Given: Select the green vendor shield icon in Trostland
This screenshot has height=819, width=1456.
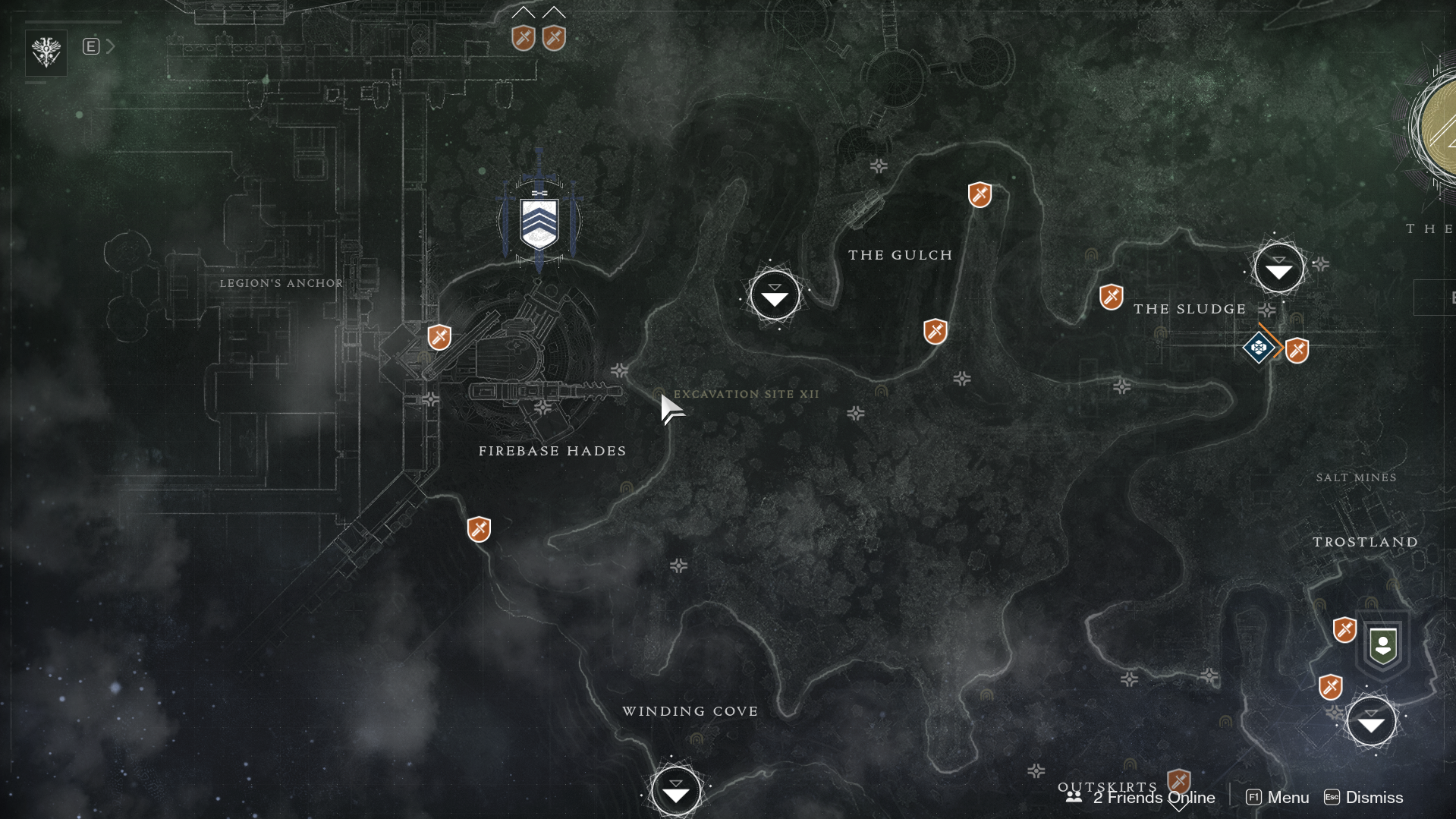Looking at the screenshot, I should tap(1382, 646).
